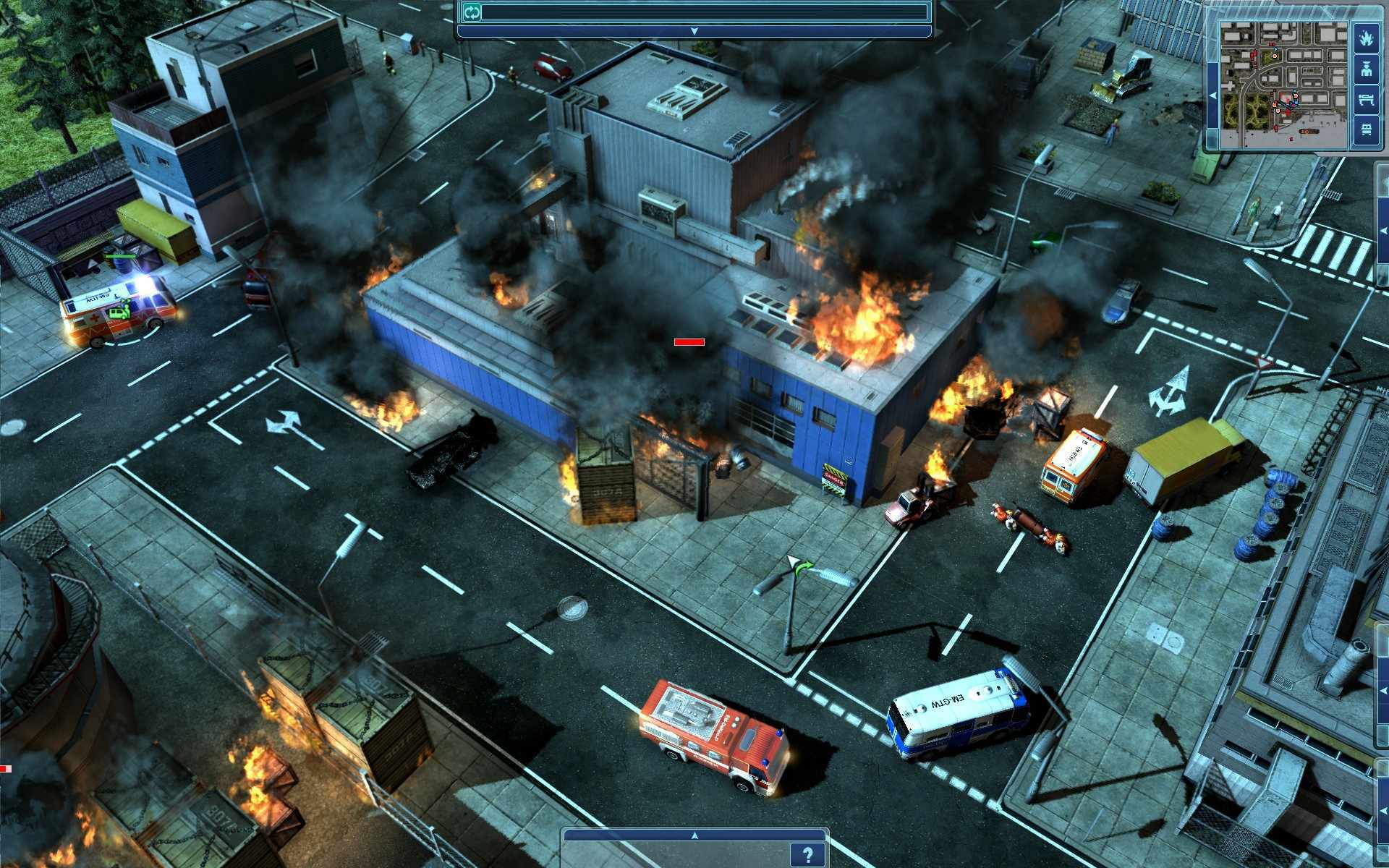
Task: Click the green health bar above the ambulance
Action: [122, 257]
